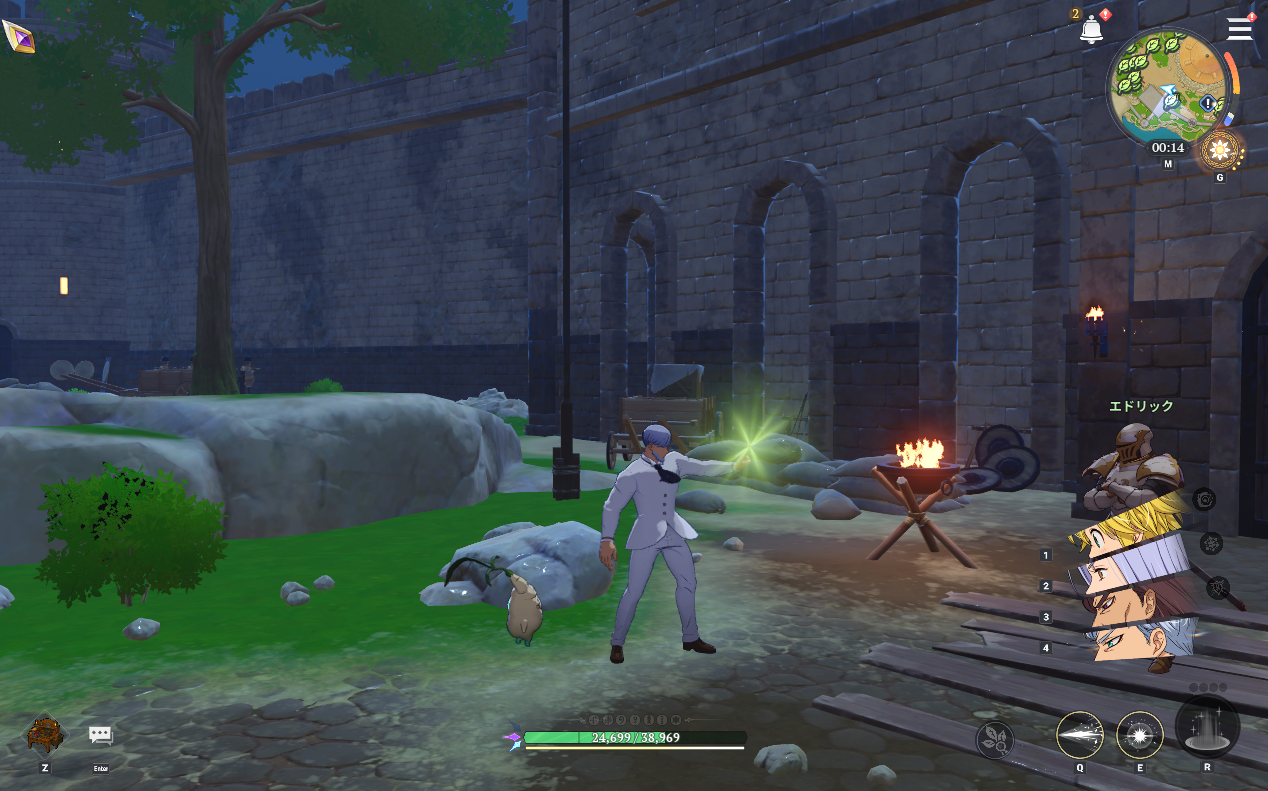Open the circular minimap
Viewport: 1268px width, 791px height.
click(x=1167, y=87)
